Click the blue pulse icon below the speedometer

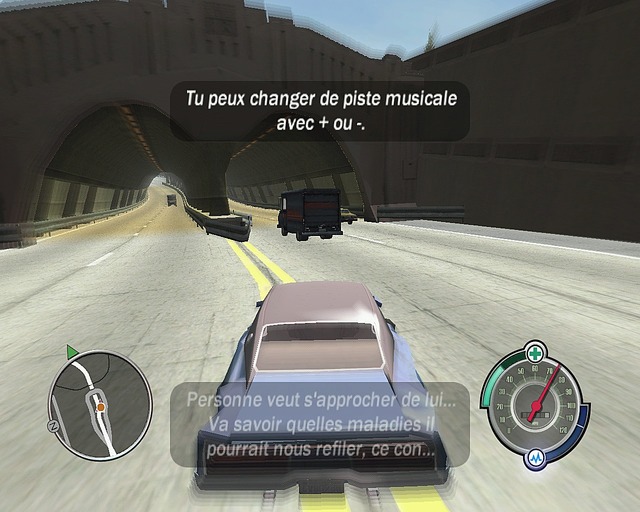click(x=535, y=458)
